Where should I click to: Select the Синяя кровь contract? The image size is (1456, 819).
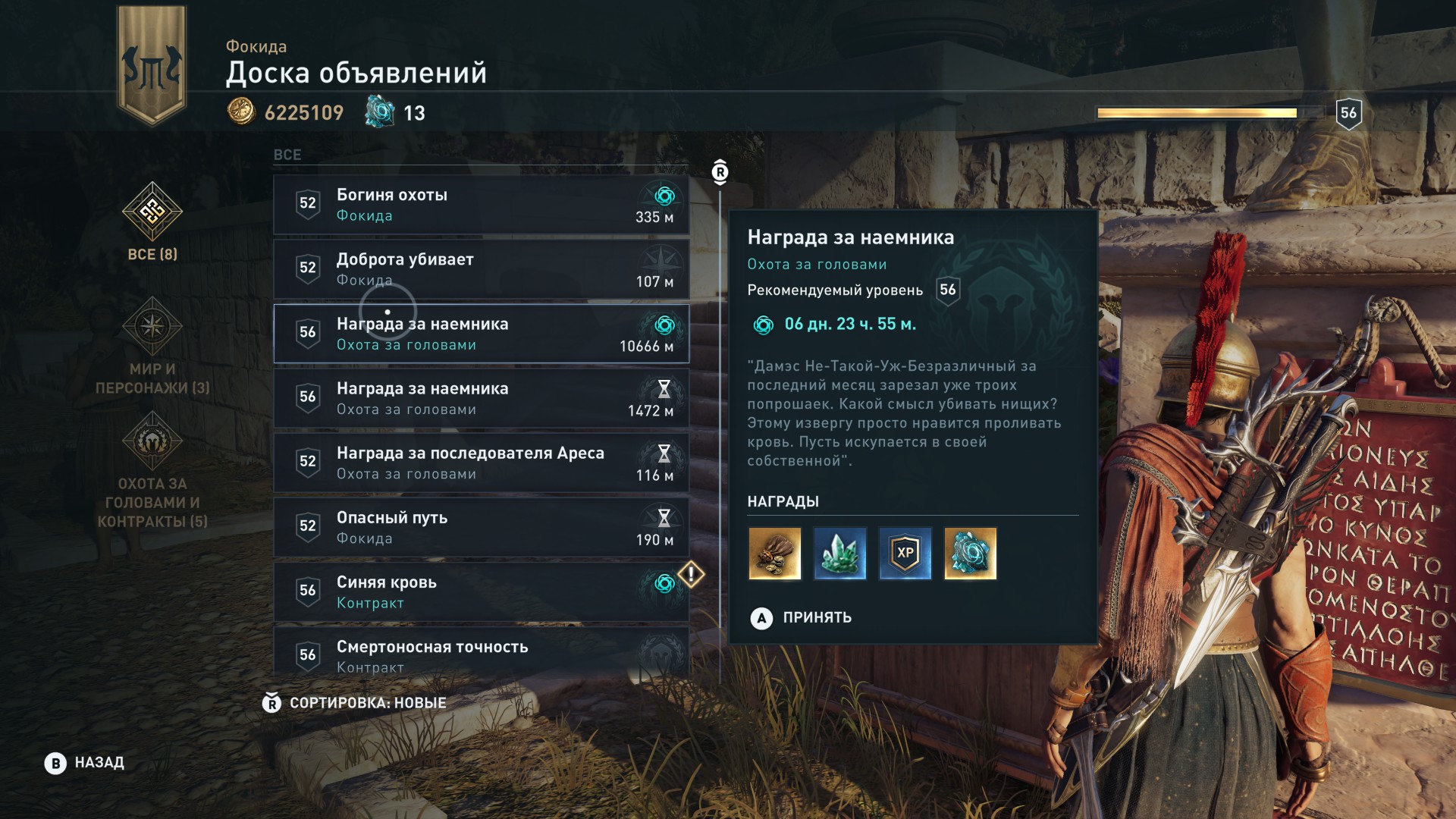tap(481, 591)
